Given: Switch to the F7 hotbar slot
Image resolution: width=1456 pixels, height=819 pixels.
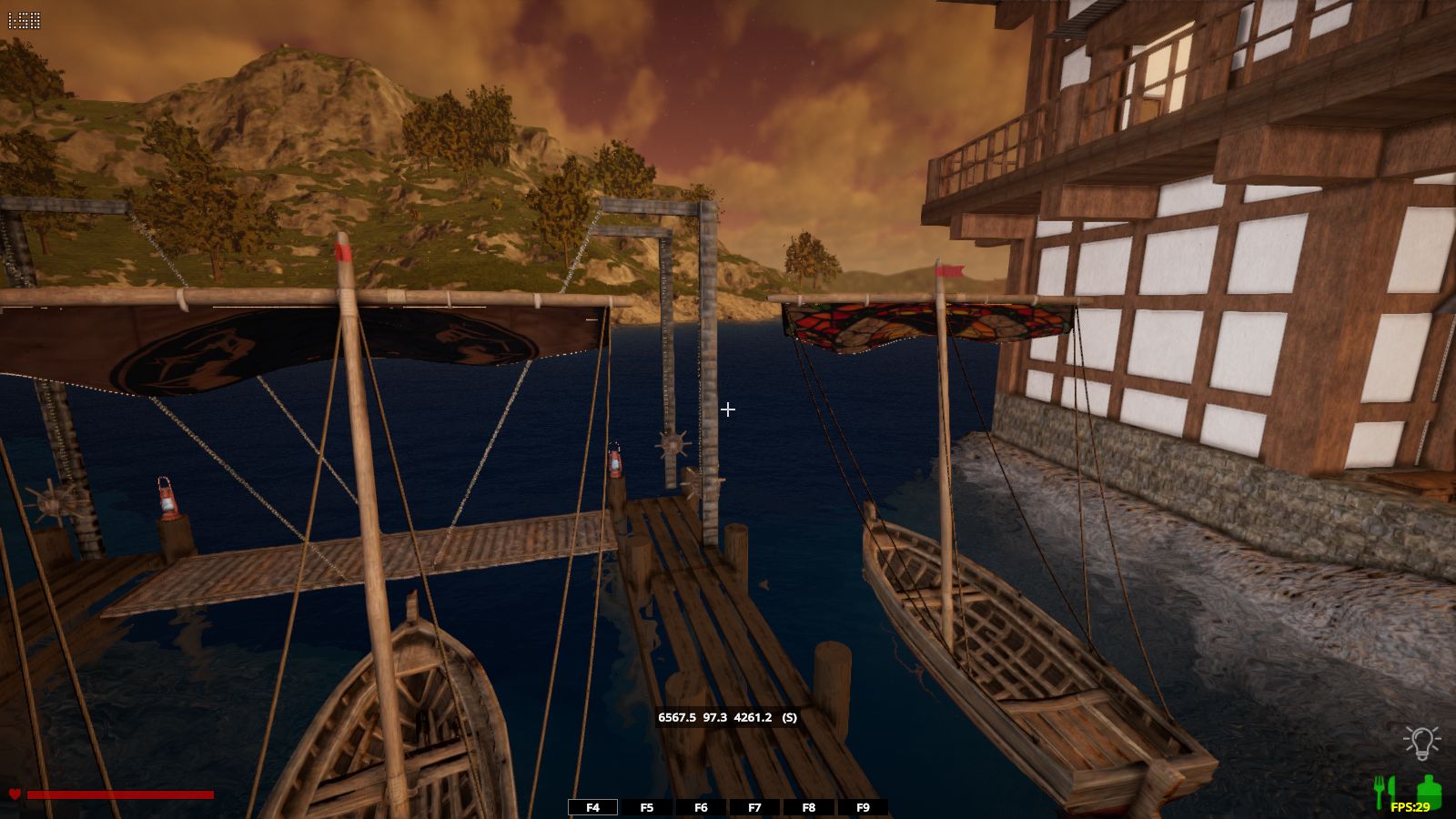Looking at the screenshot, I should point(754,807).
